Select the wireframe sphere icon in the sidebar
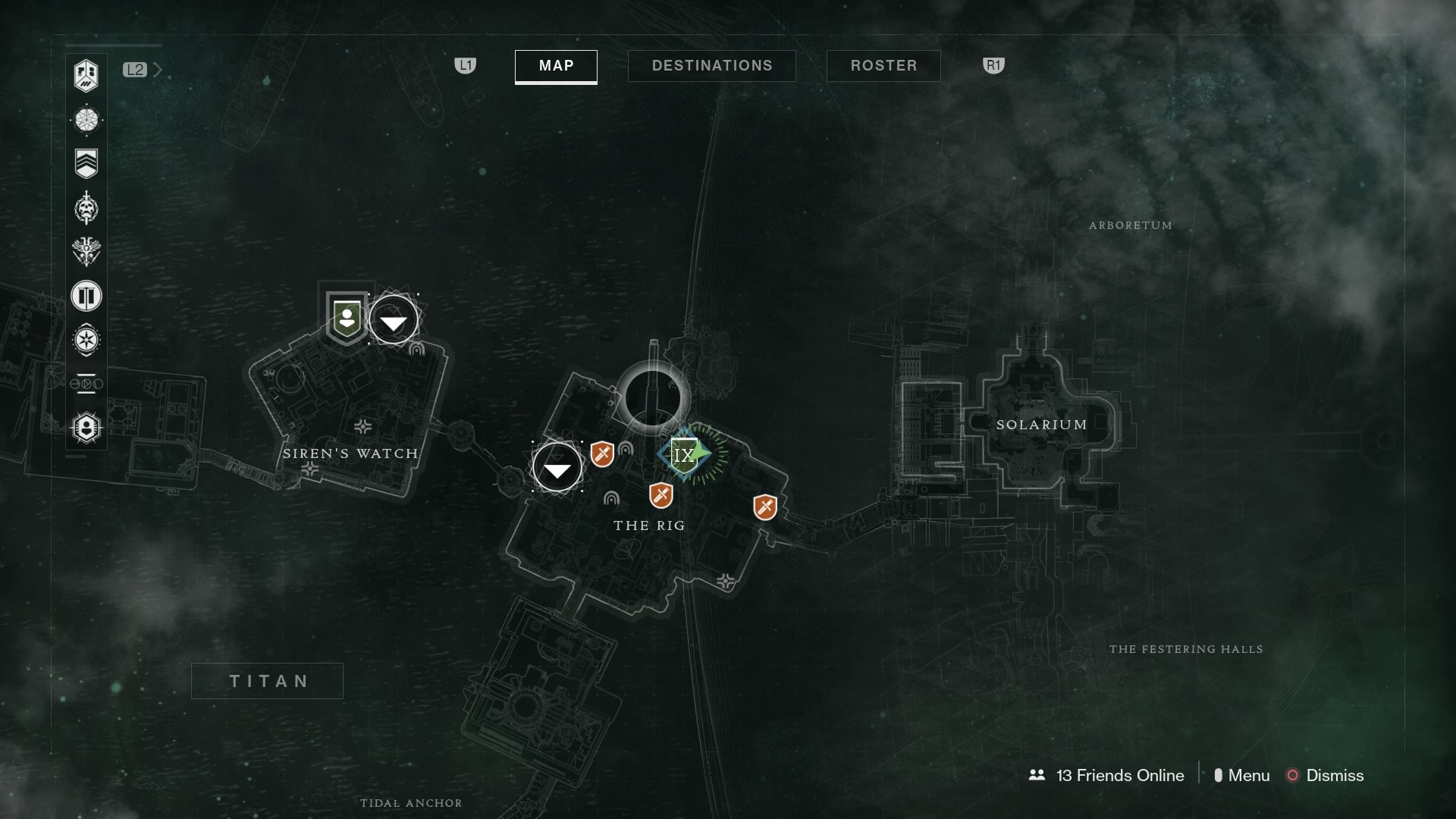The width and height of the screenshot is (1456, 819). [86, 119]
